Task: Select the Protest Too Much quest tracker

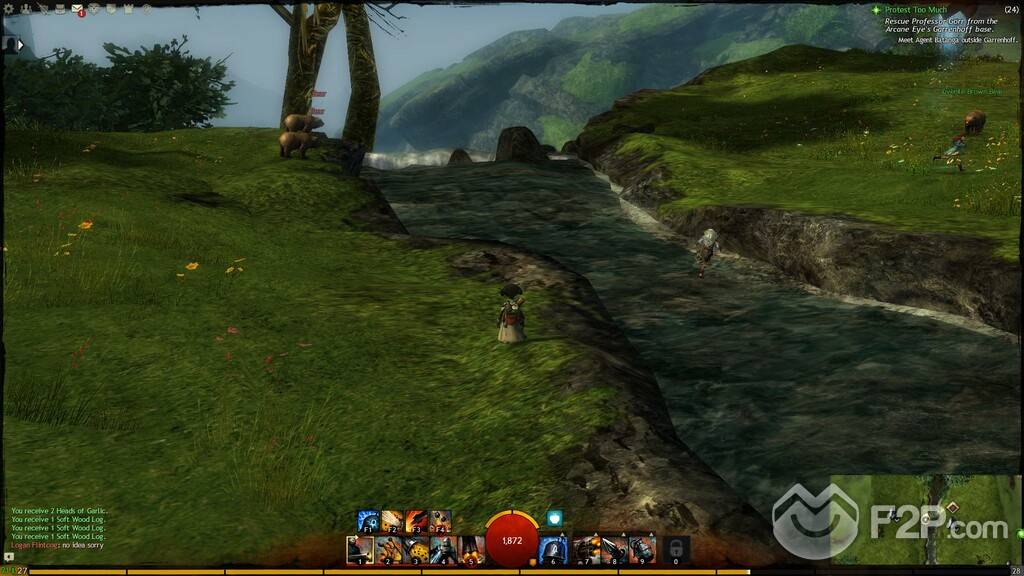Action: click(x=915, y=10)
